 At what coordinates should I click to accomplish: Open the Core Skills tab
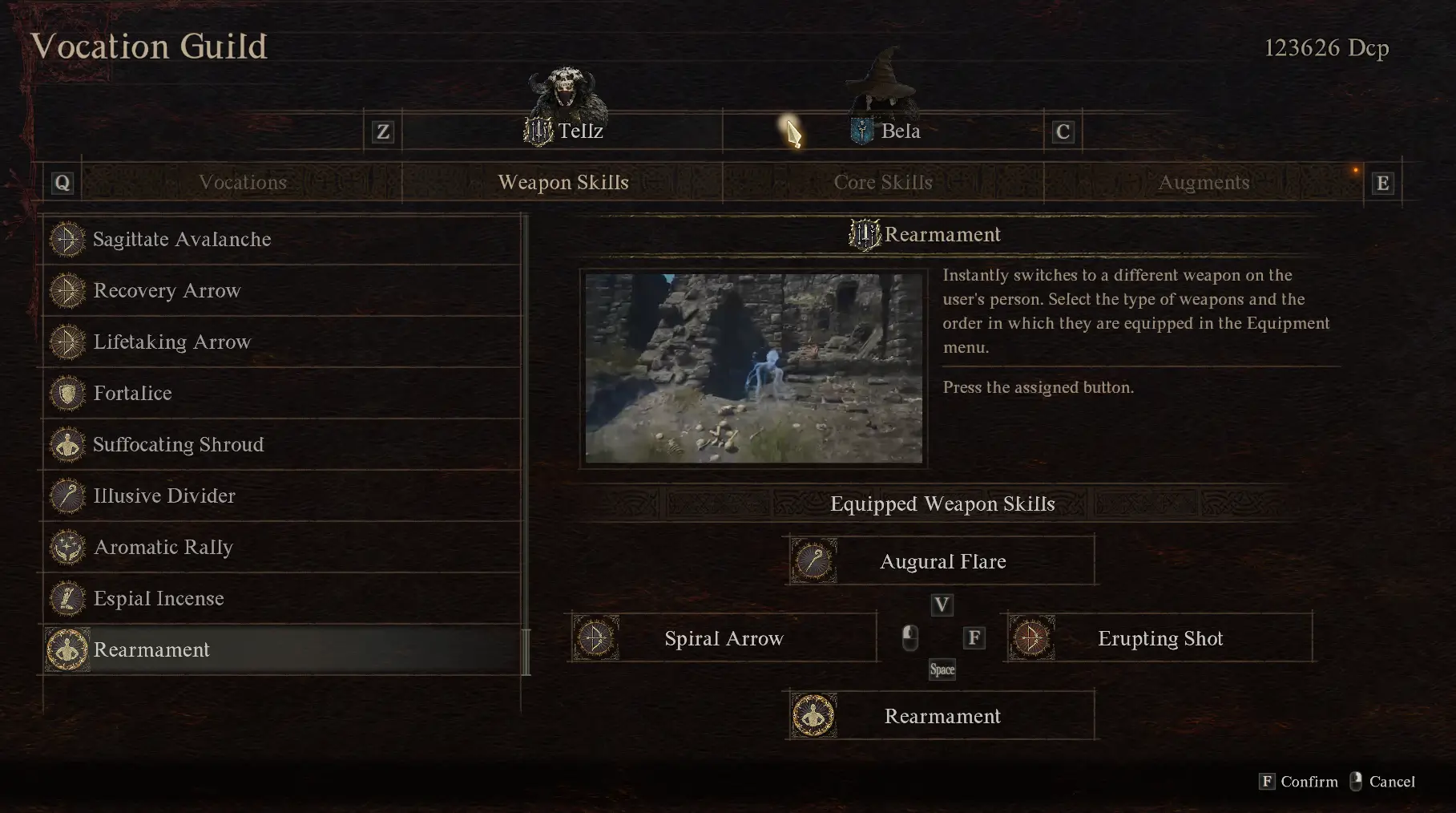883,182
